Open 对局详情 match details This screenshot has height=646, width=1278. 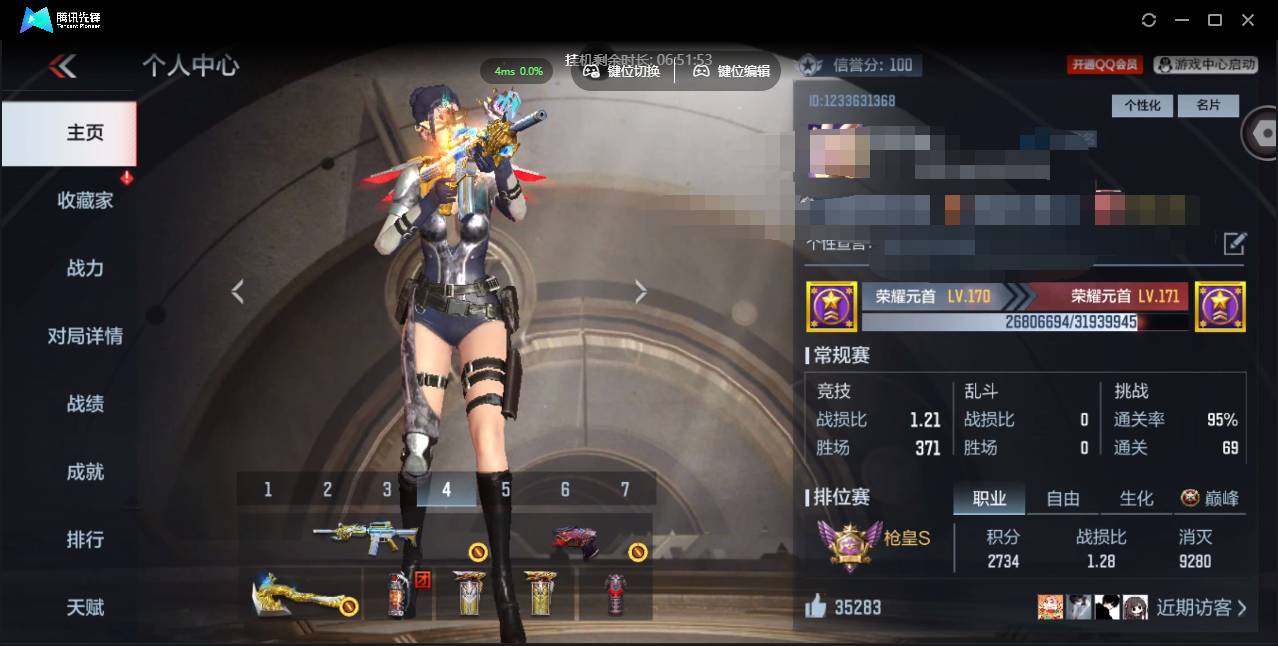(x=85, y=336)
